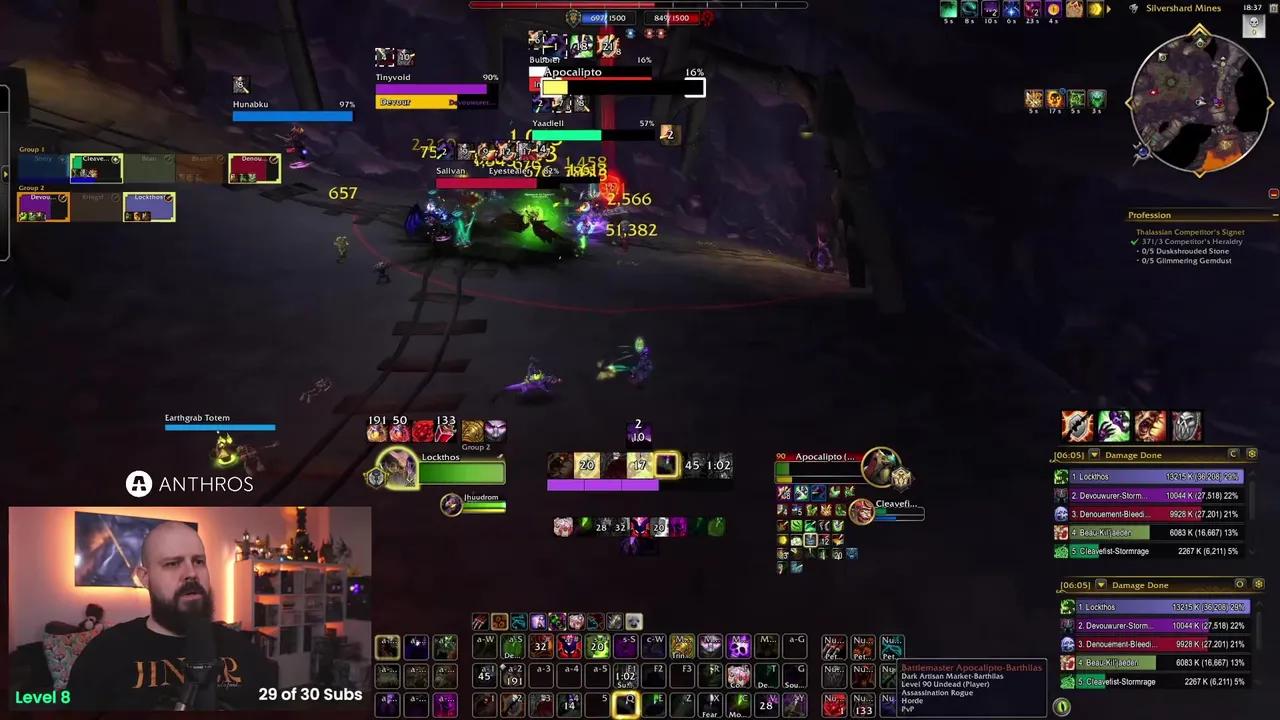The image size is (1280, 720).
Task: Click a Pet ability icon on the right action bar
Action: click(835, 647)
